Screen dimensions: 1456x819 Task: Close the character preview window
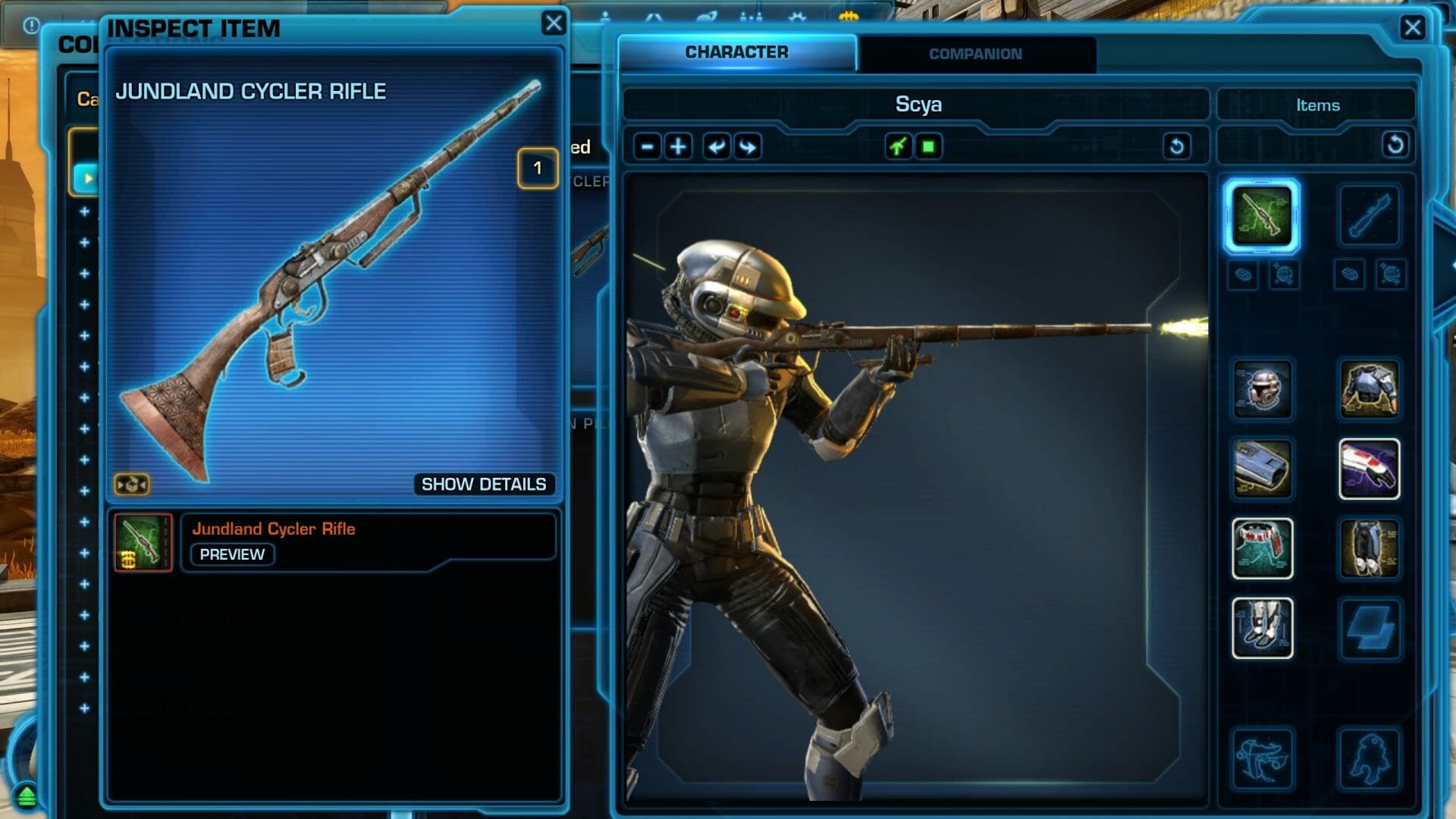(x=1412, y=28)
